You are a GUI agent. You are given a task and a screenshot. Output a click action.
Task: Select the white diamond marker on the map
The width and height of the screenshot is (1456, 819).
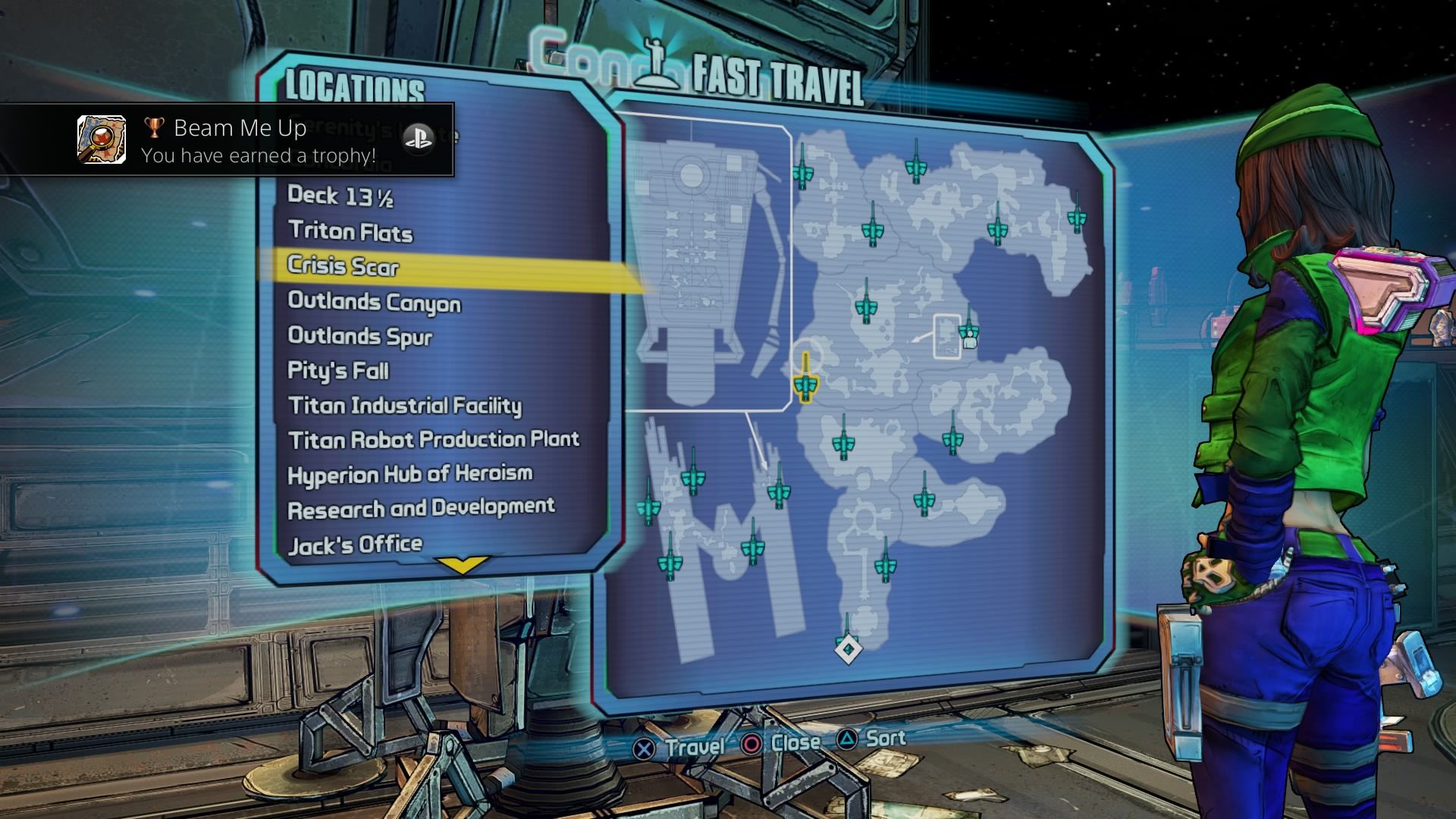[x=849, y=649]
